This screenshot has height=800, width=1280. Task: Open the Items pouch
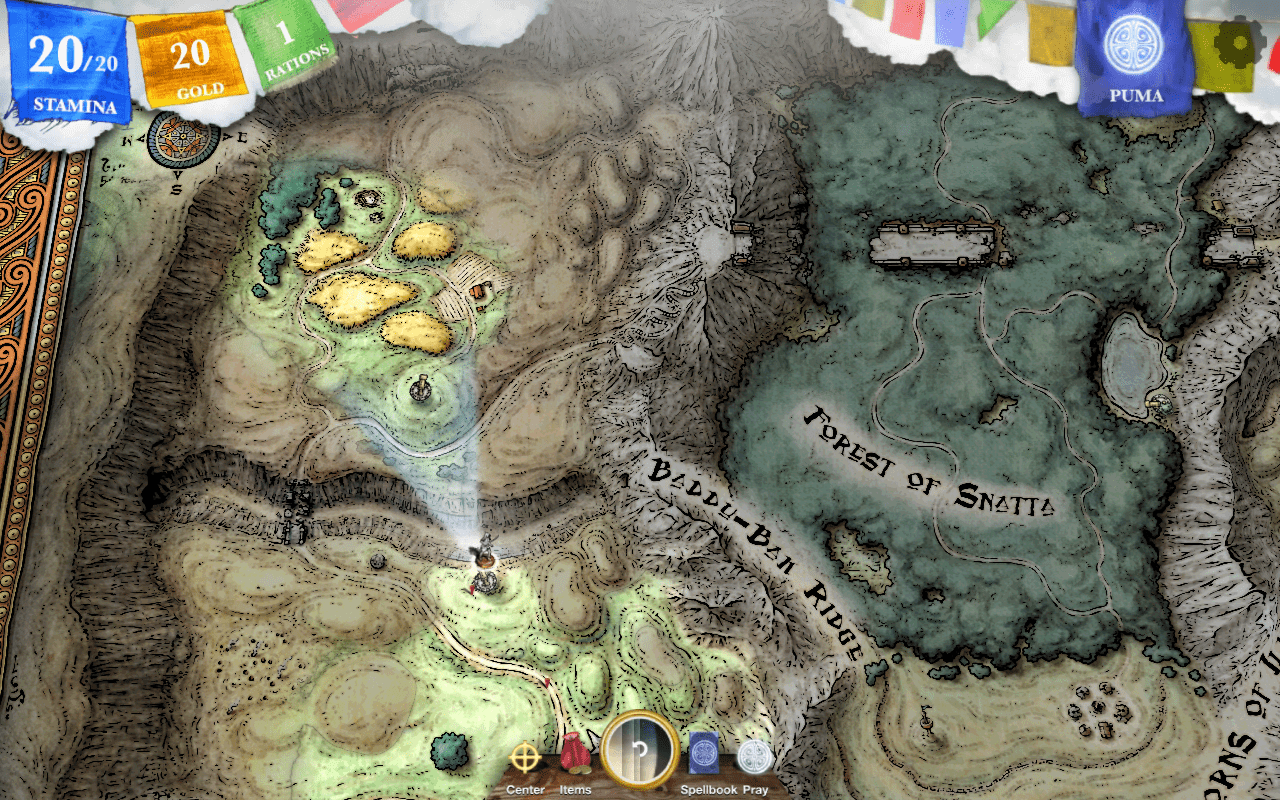tap(575, 756)
